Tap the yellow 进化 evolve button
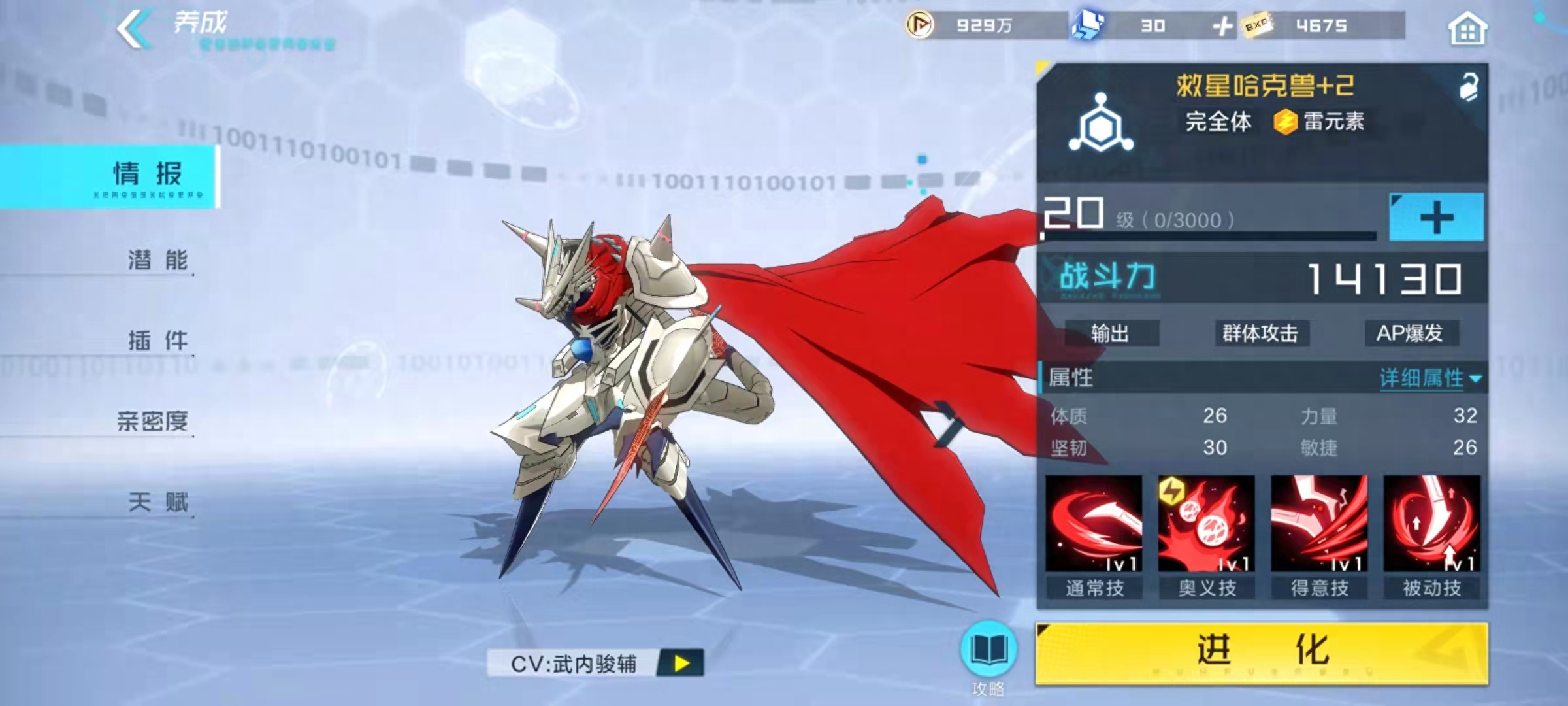The width and height of the screenshot is (1568, 706). 1262,652
